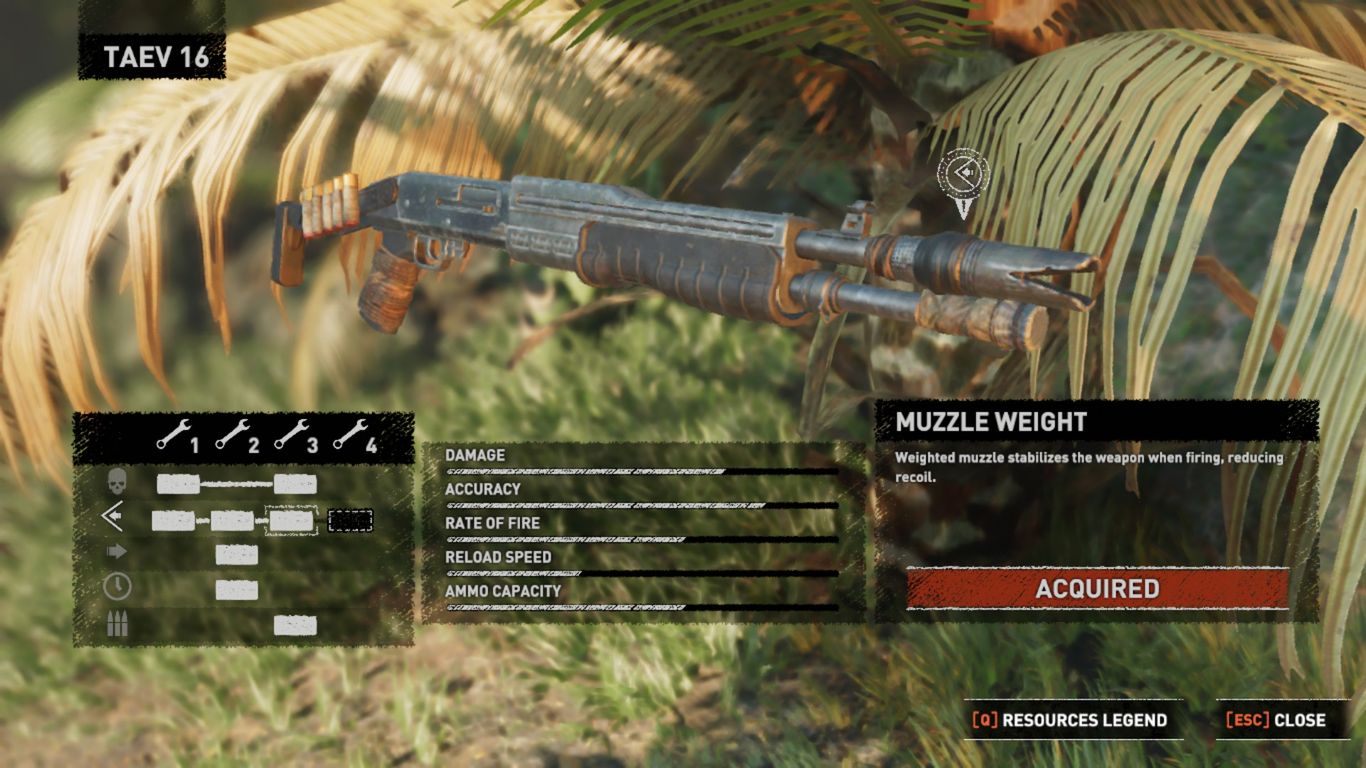Choose the level 1 damage upgrade box
The image size is (1366, 768).
(x=178, y=485)
